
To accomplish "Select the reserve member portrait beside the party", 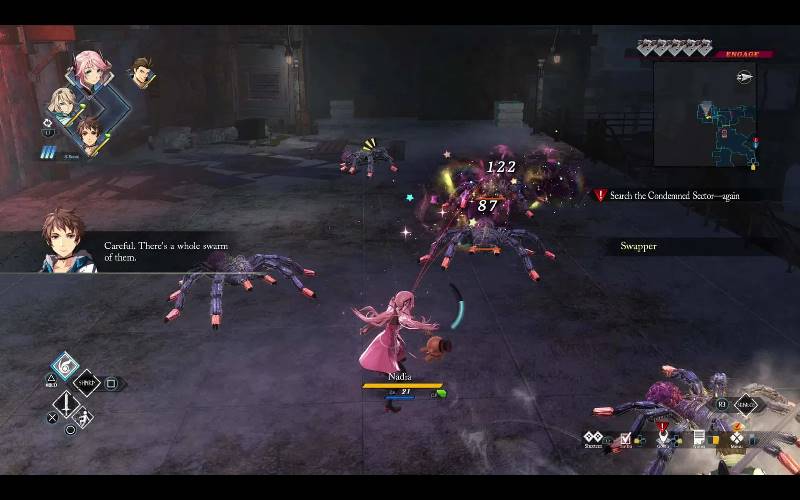I will pyautogui.click(x=141, y=71).
